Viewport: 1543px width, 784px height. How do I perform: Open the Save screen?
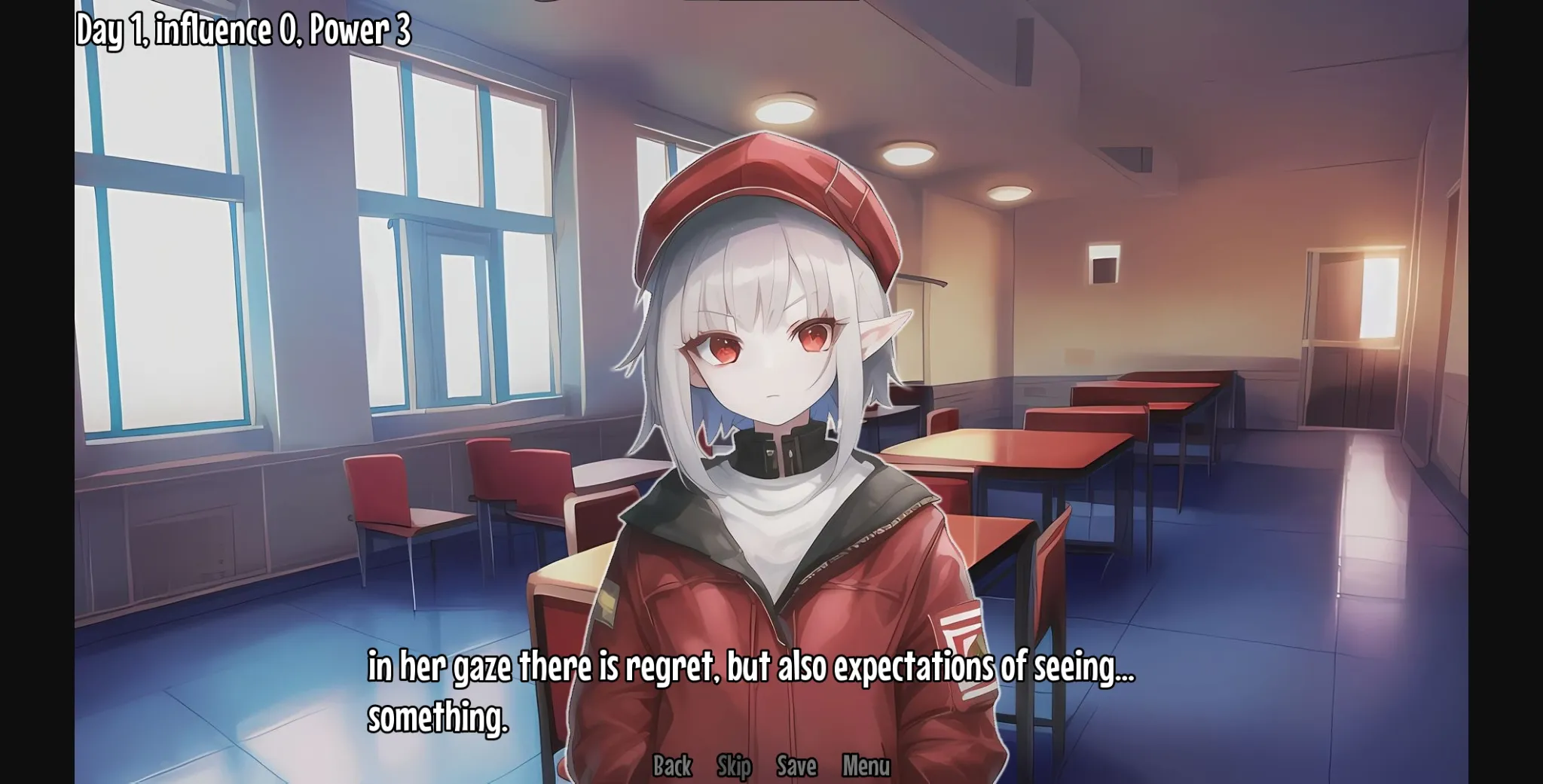point(797,766)
